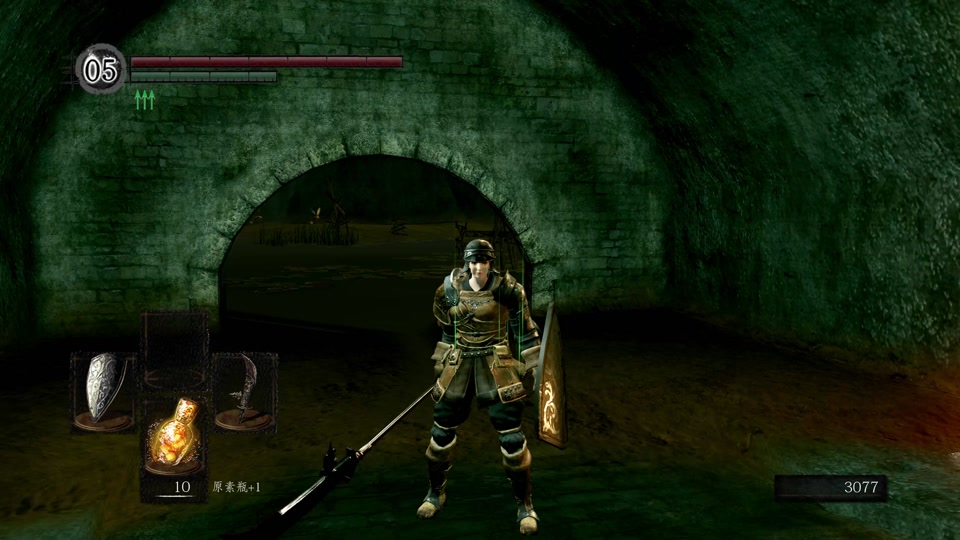Click the empty spell slot above the flask
The height and width of the screenshot is (540, 960).
tap(174, 348)
